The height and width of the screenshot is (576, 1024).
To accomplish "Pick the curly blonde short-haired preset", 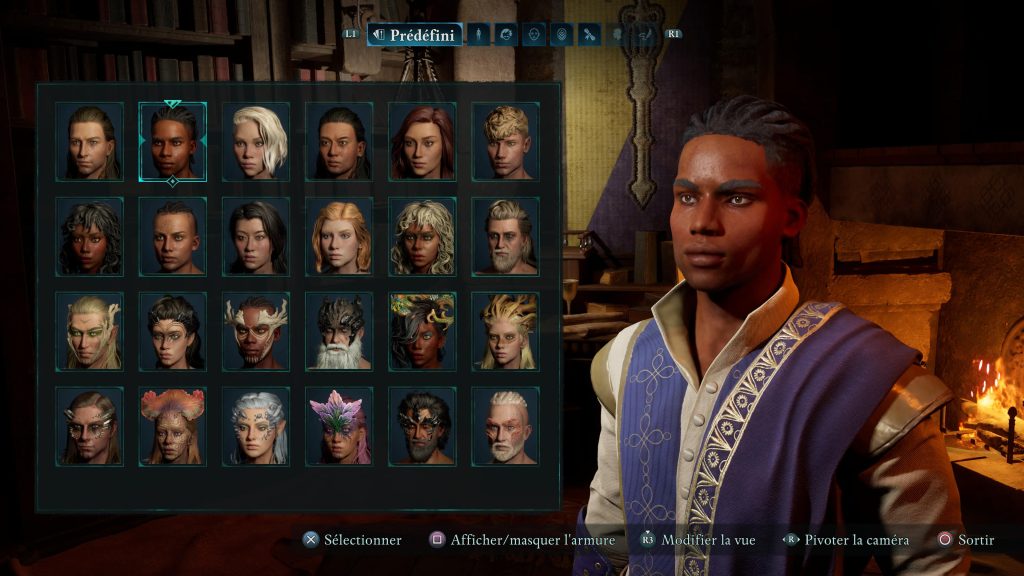I will [x=505, y=142].
